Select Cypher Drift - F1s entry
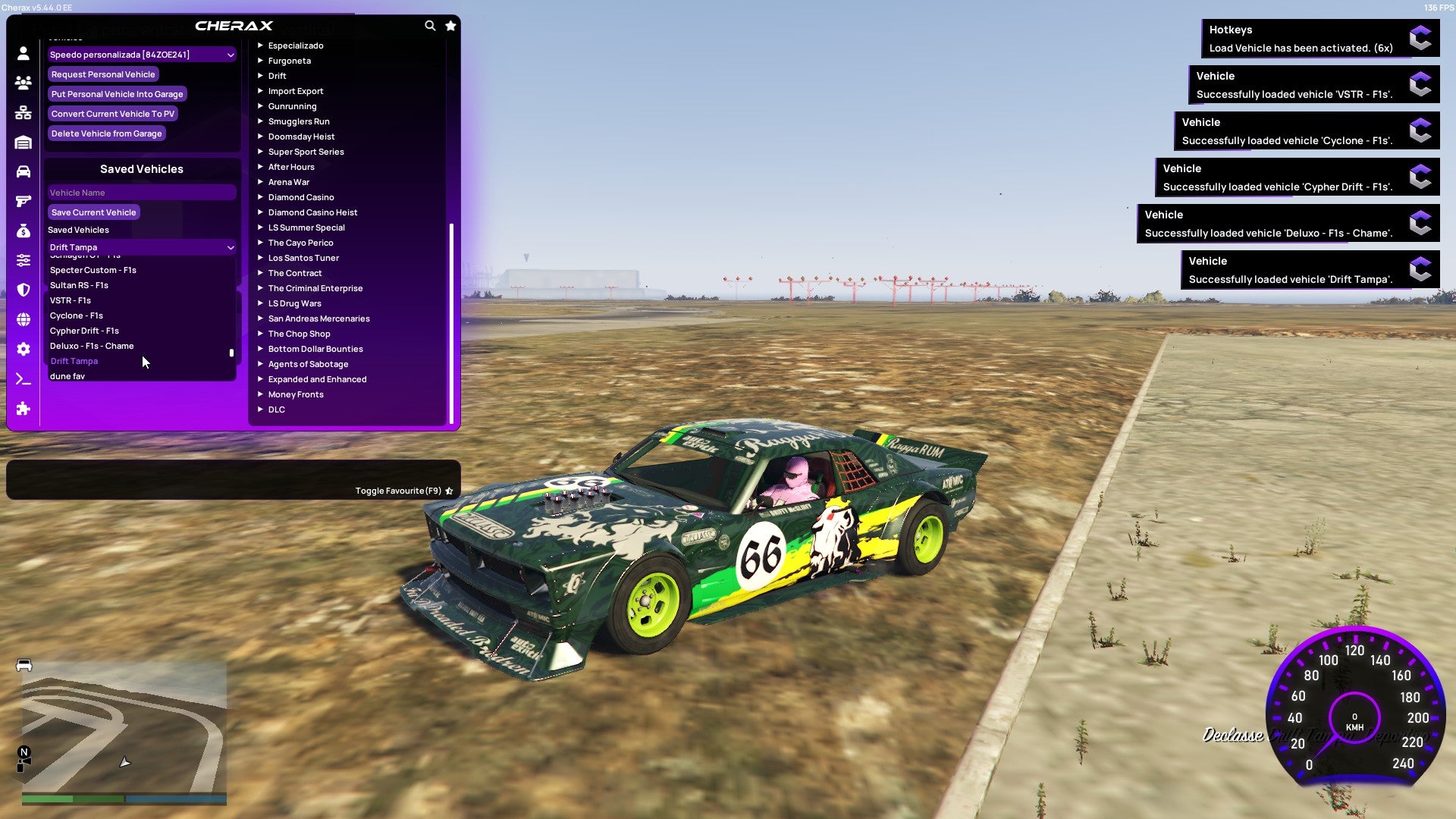The image size is (1456, 819). [x=83, y=330]
